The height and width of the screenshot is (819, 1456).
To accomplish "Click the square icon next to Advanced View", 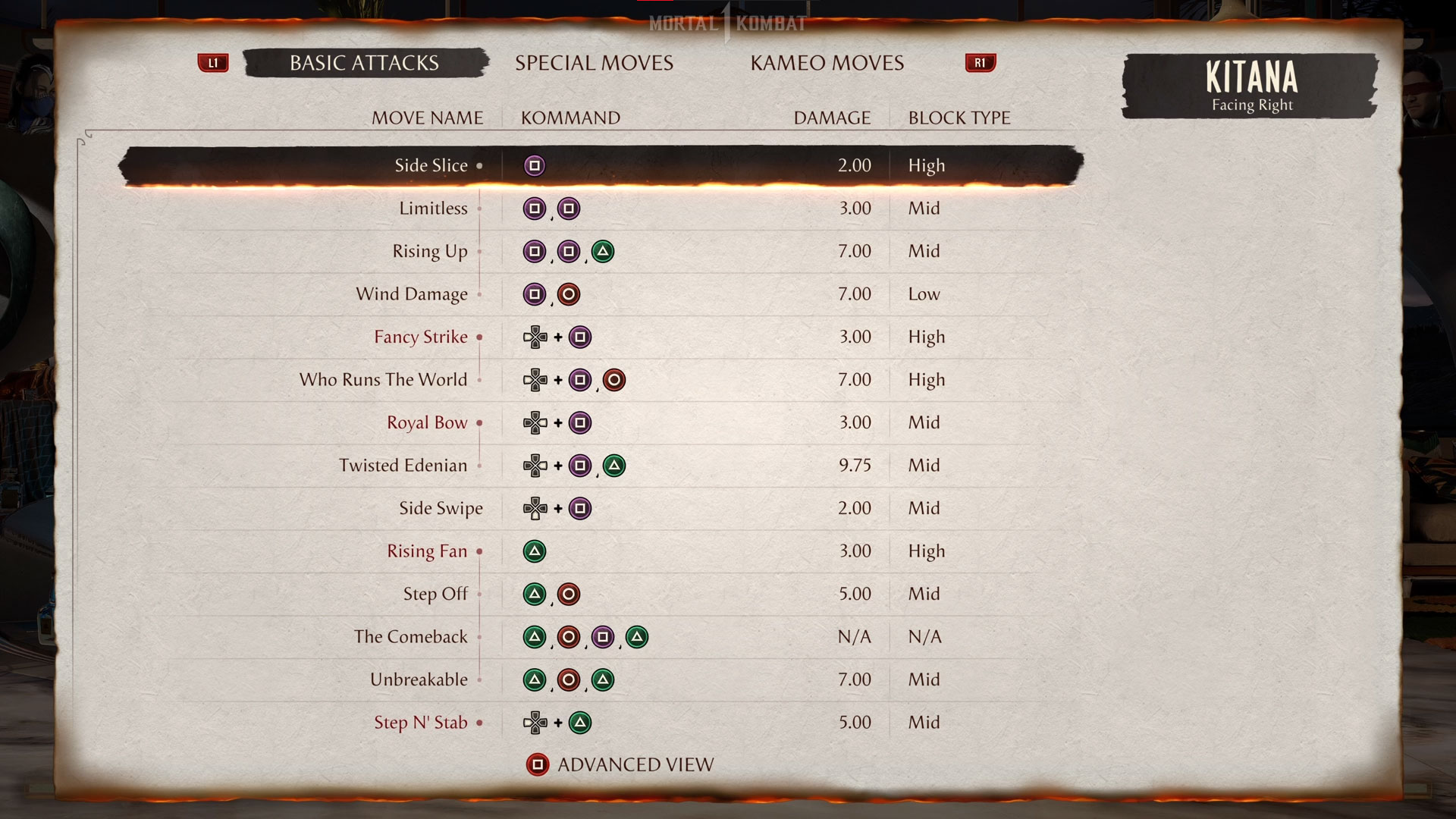I will [x=538, y=765].
